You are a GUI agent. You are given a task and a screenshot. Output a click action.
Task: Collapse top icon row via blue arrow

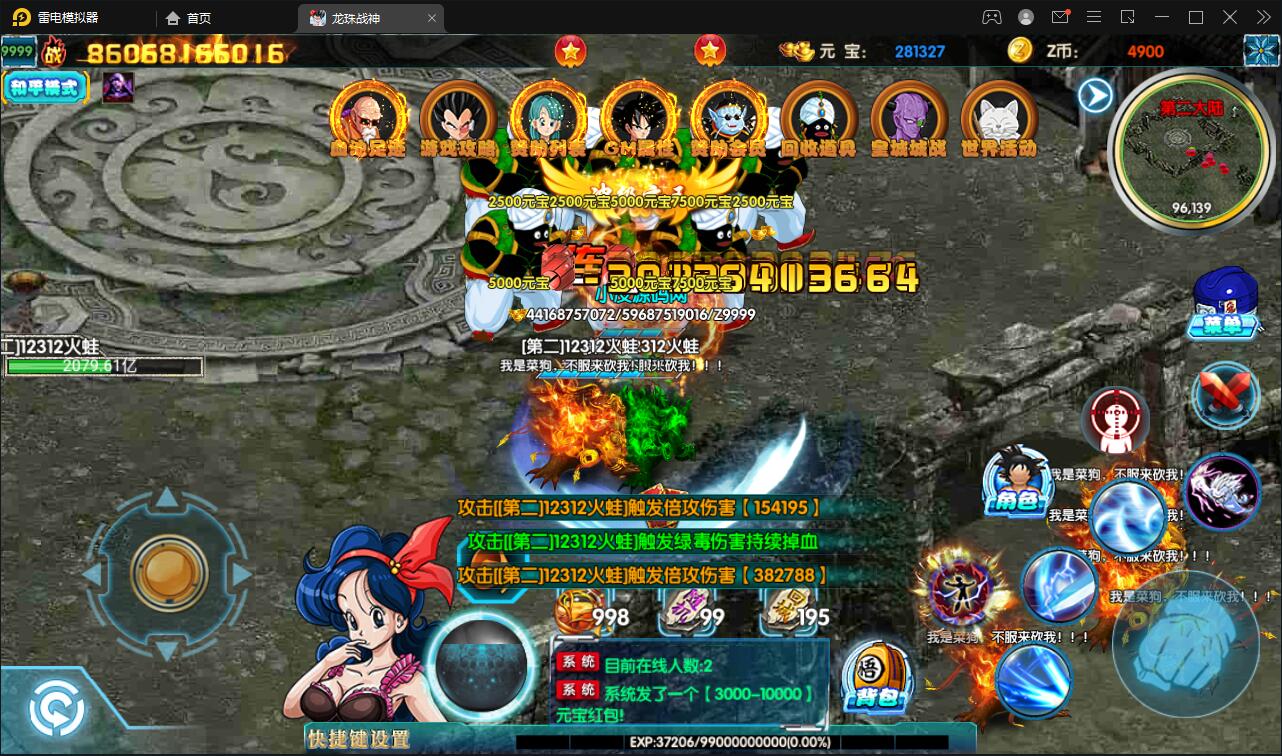(1096, 94)
